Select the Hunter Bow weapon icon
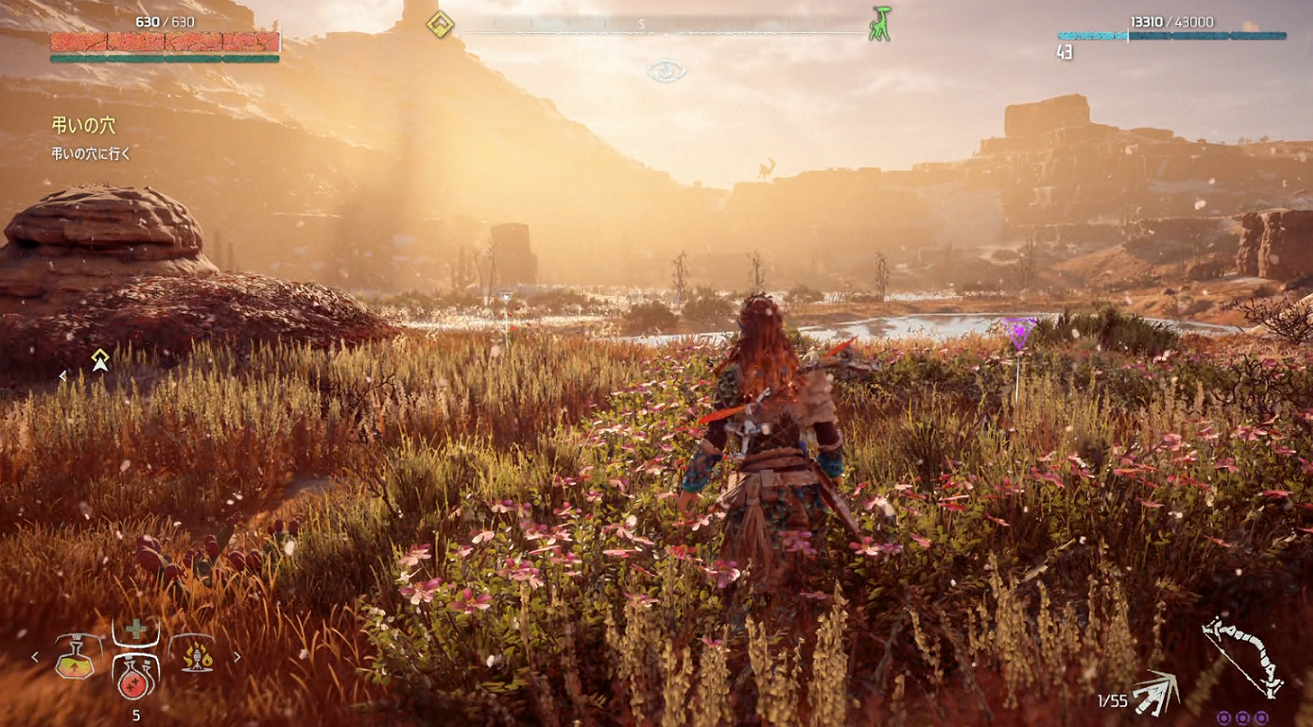 pos(1242,655)
